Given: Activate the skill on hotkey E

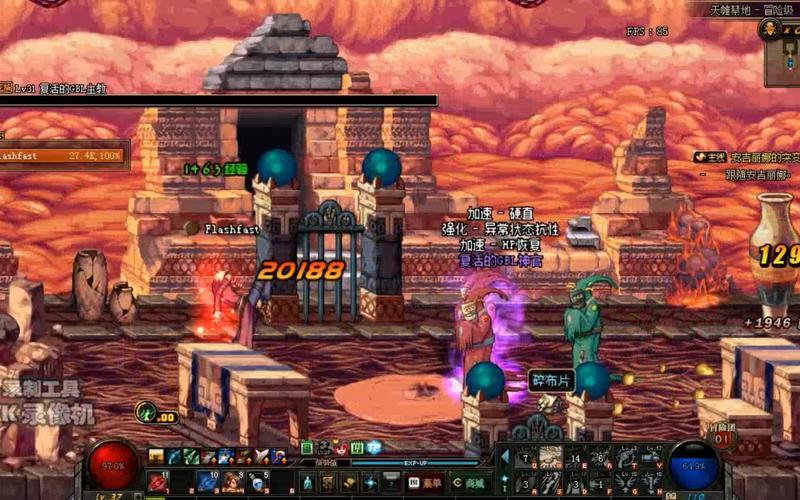Looking at the screenshot, I should (576, 458).
